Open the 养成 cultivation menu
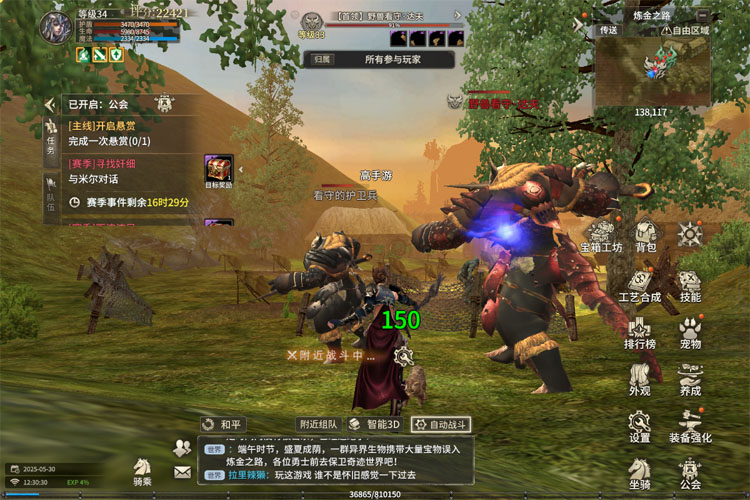Screen dimensions: 750x500 click(x=690, y=381)
